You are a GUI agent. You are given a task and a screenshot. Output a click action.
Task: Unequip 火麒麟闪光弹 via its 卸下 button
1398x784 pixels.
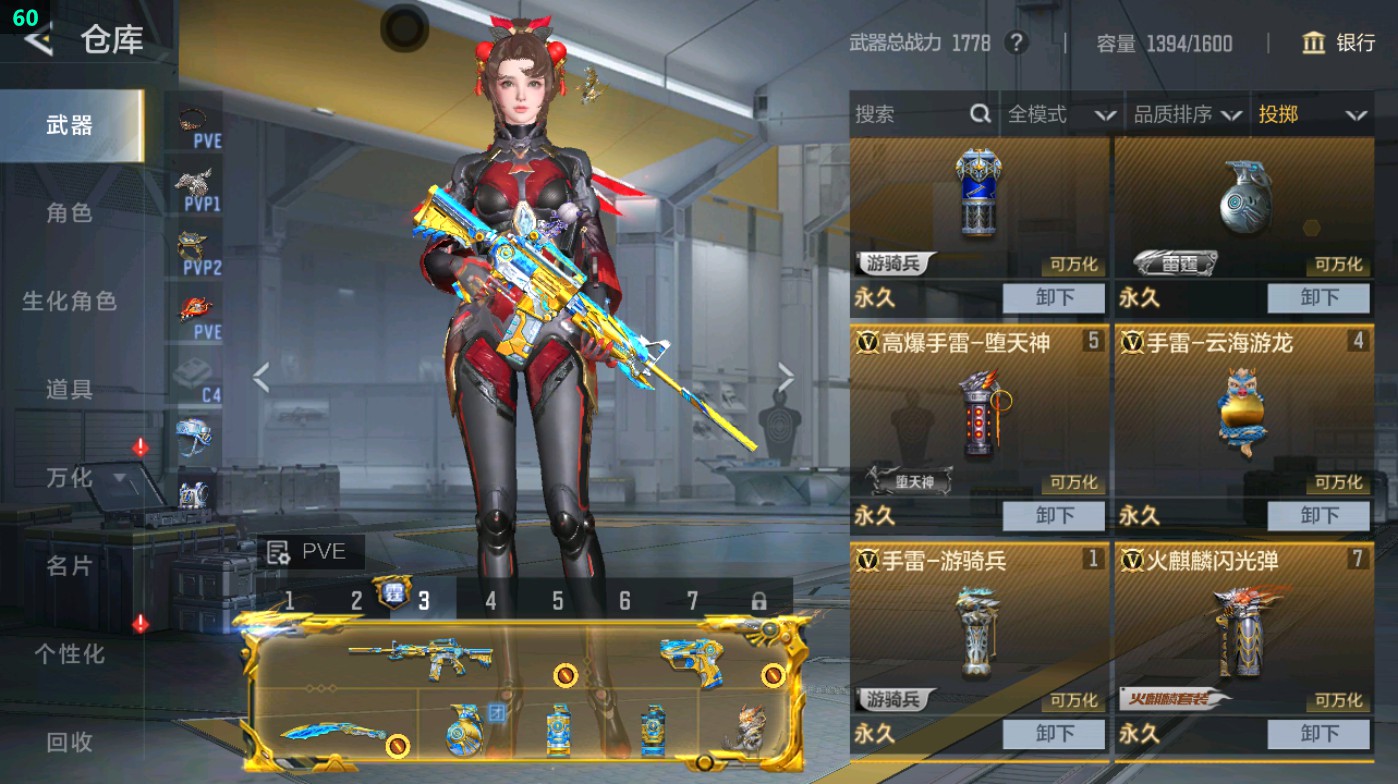(1318, 734)
